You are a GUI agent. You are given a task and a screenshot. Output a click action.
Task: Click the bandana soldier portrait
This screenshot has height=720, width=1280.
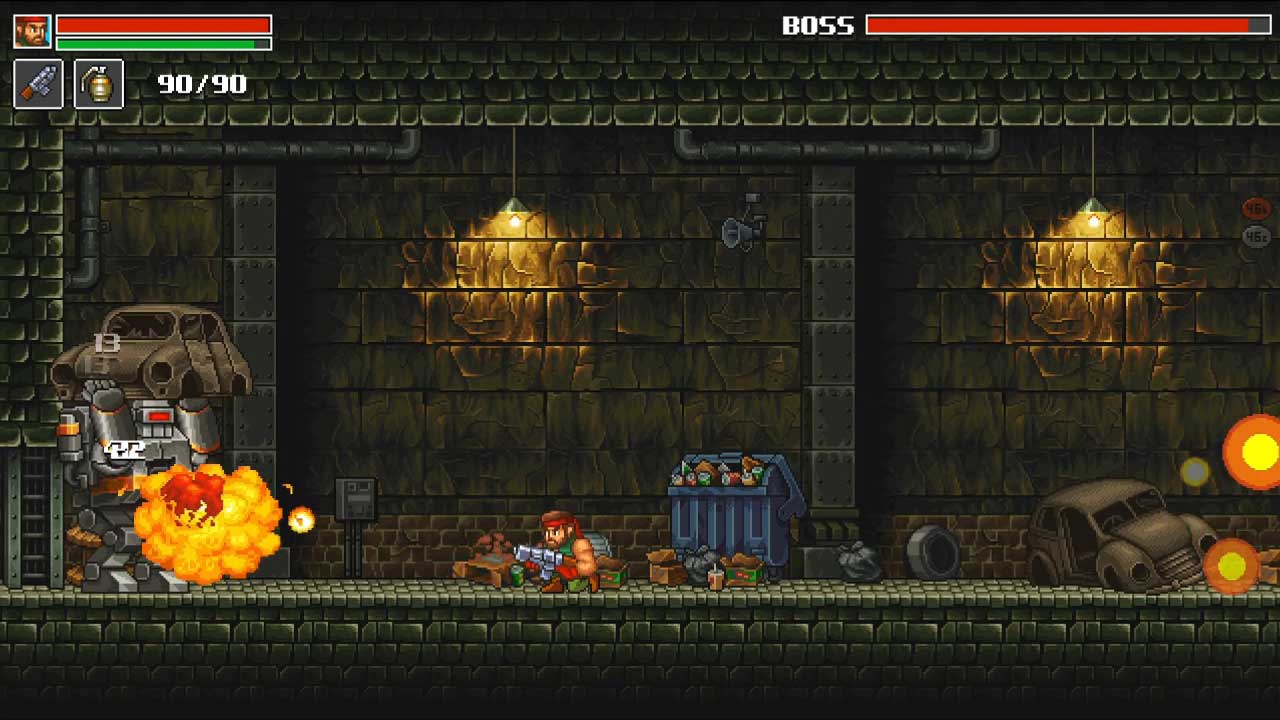32,31
